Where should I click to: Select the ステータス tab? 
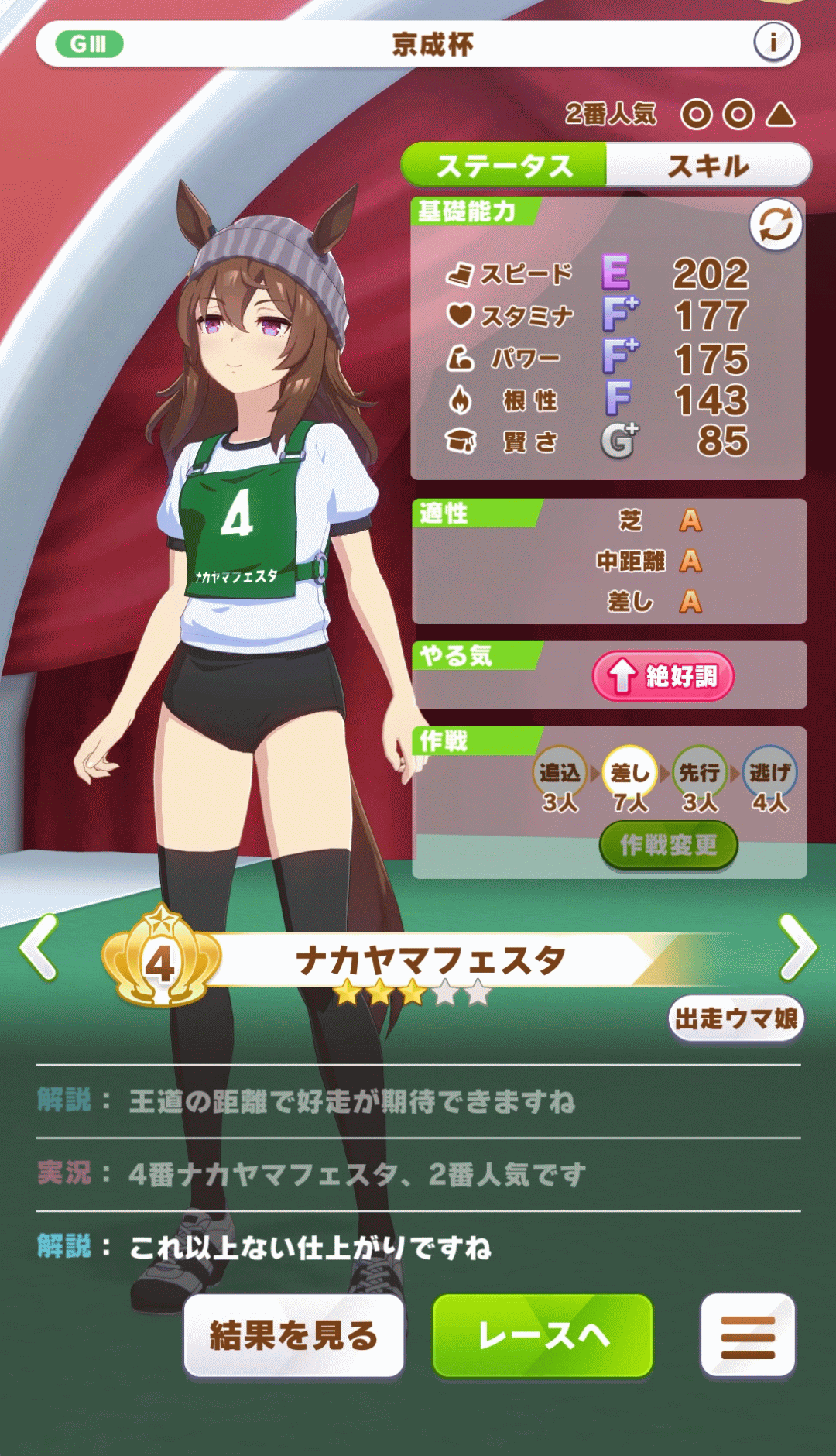[x=504, y=166]
